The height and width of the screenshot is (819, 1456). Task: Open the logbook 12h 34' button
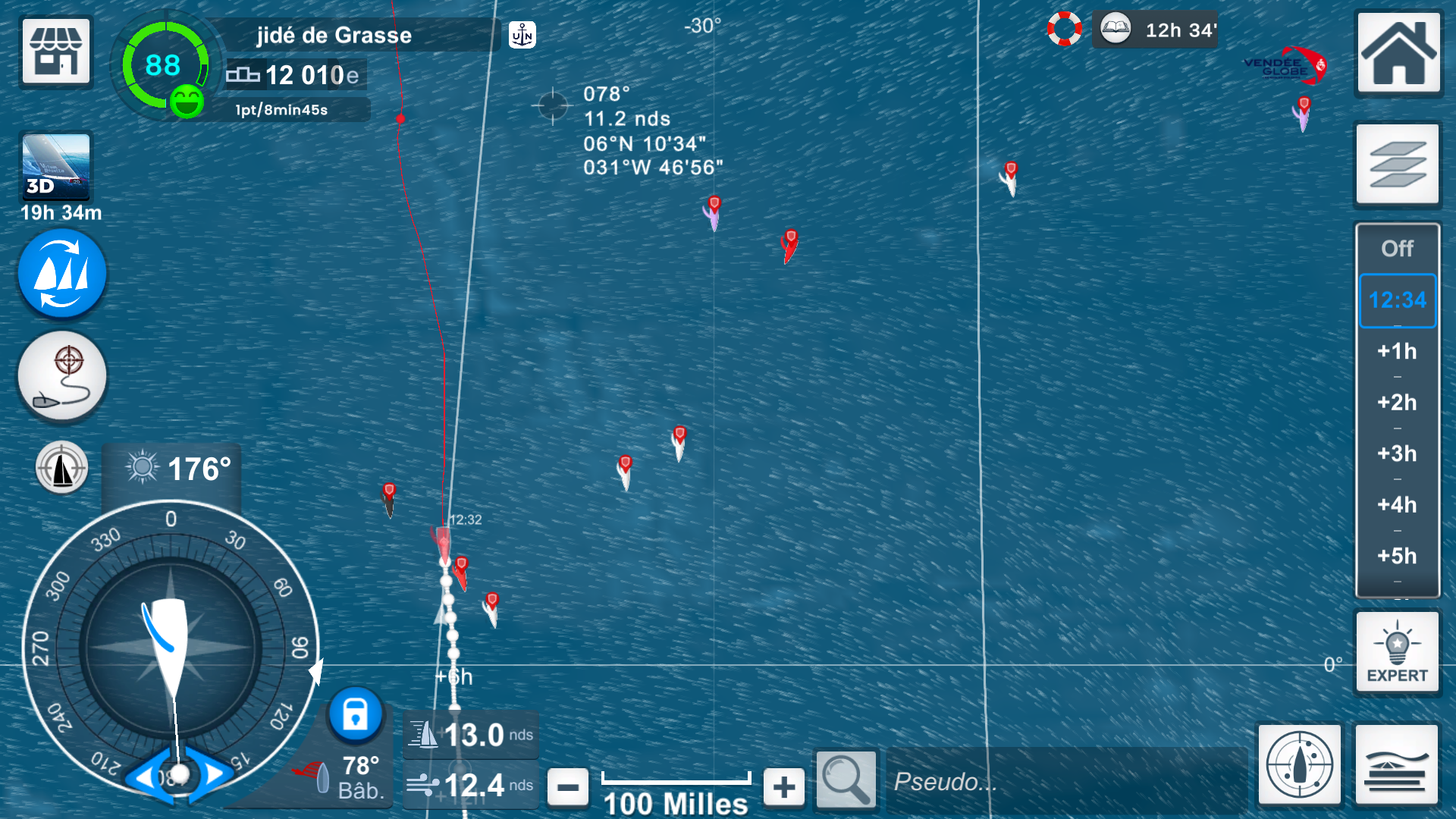(1155, 30)
